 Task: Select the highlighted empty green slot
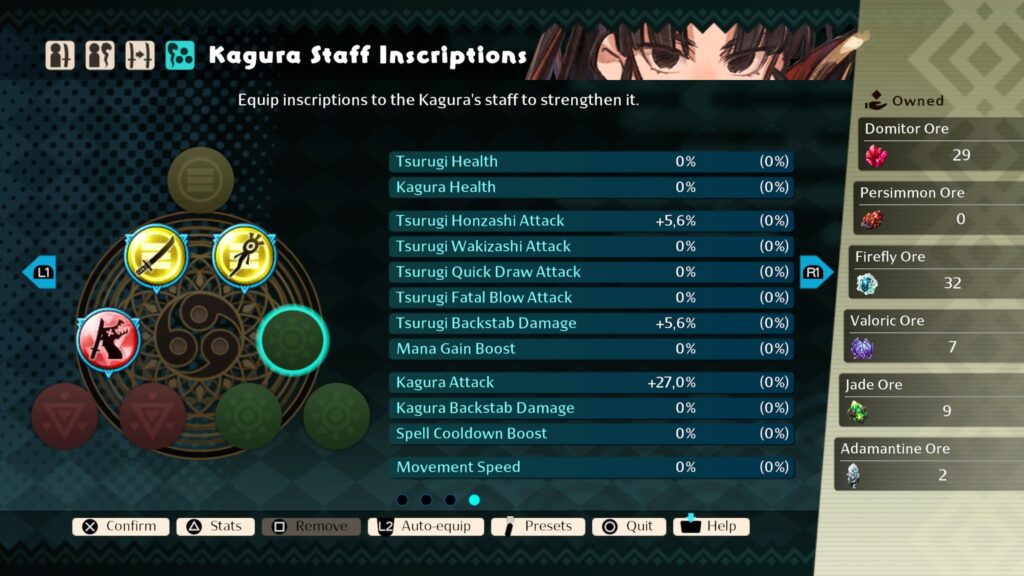click(x=292, y=340)
